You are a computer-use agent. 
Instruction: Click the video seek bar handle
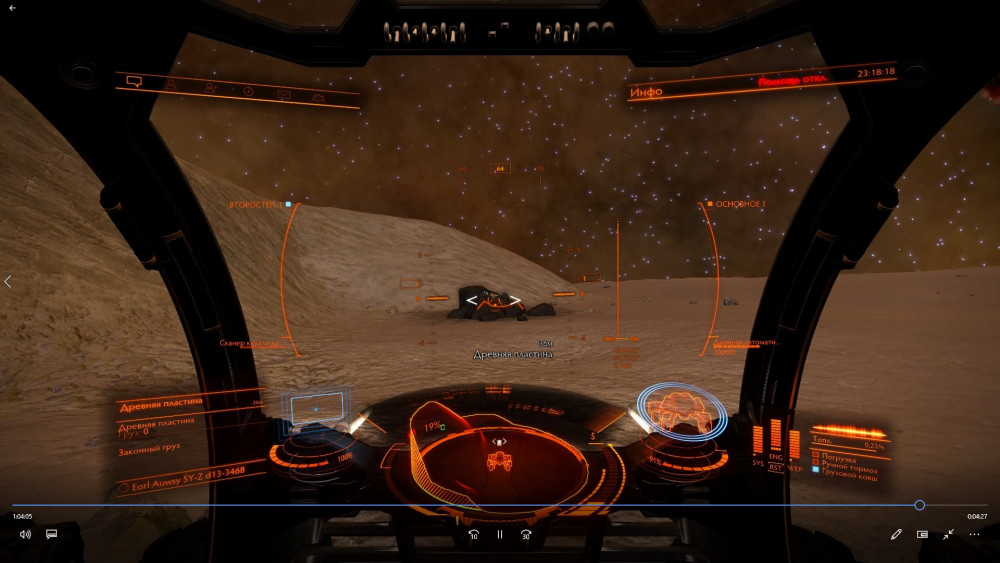click(x=919, y=505)
